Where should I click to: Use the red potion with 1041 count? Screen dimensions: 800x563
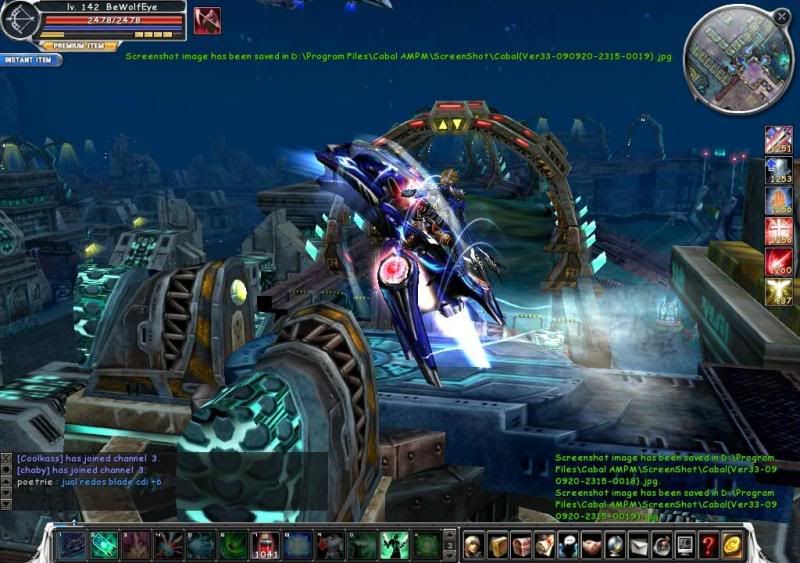pyautogui.click(x=265, y=545)
